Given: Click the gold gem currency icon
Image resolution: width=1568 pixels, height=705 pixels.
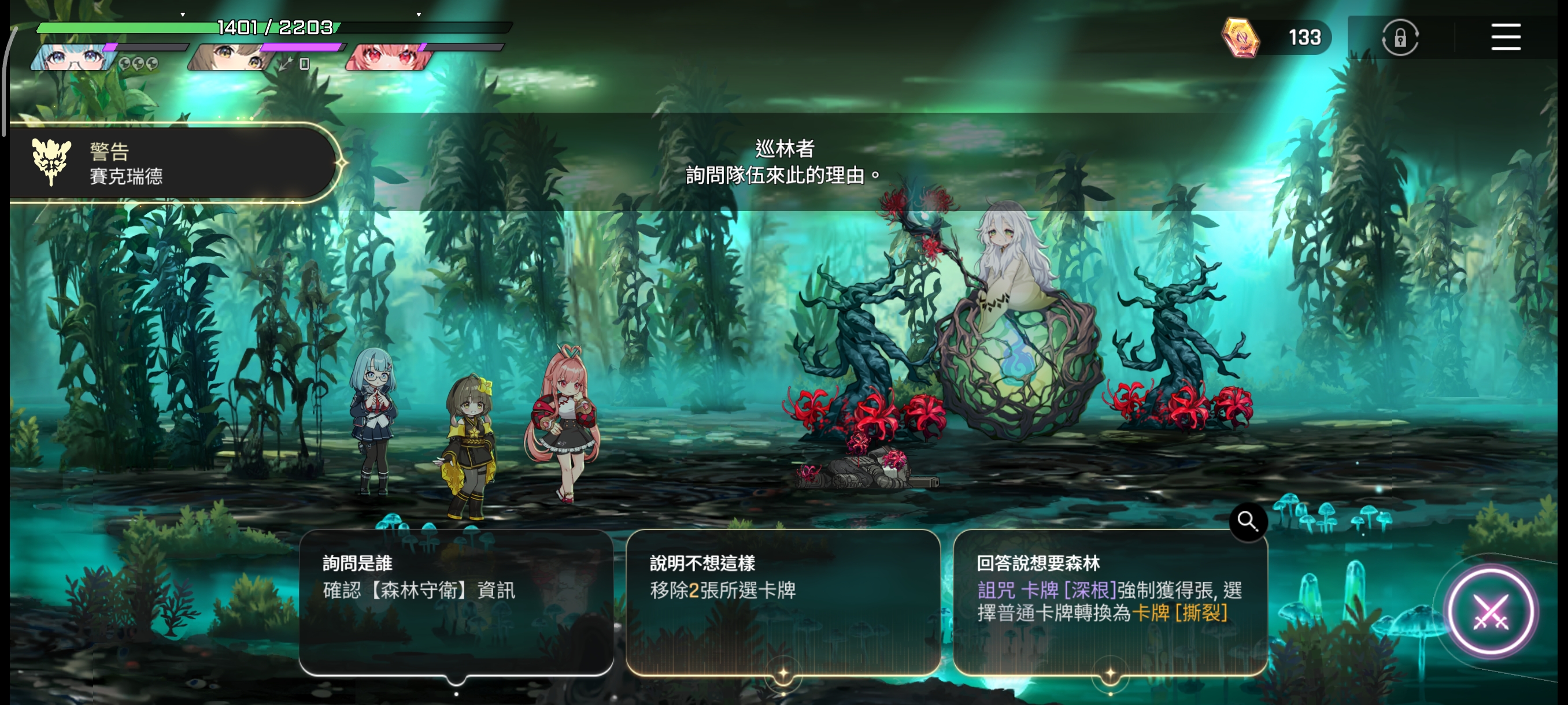Looking at the screenshot, I should coord(1240,38).
